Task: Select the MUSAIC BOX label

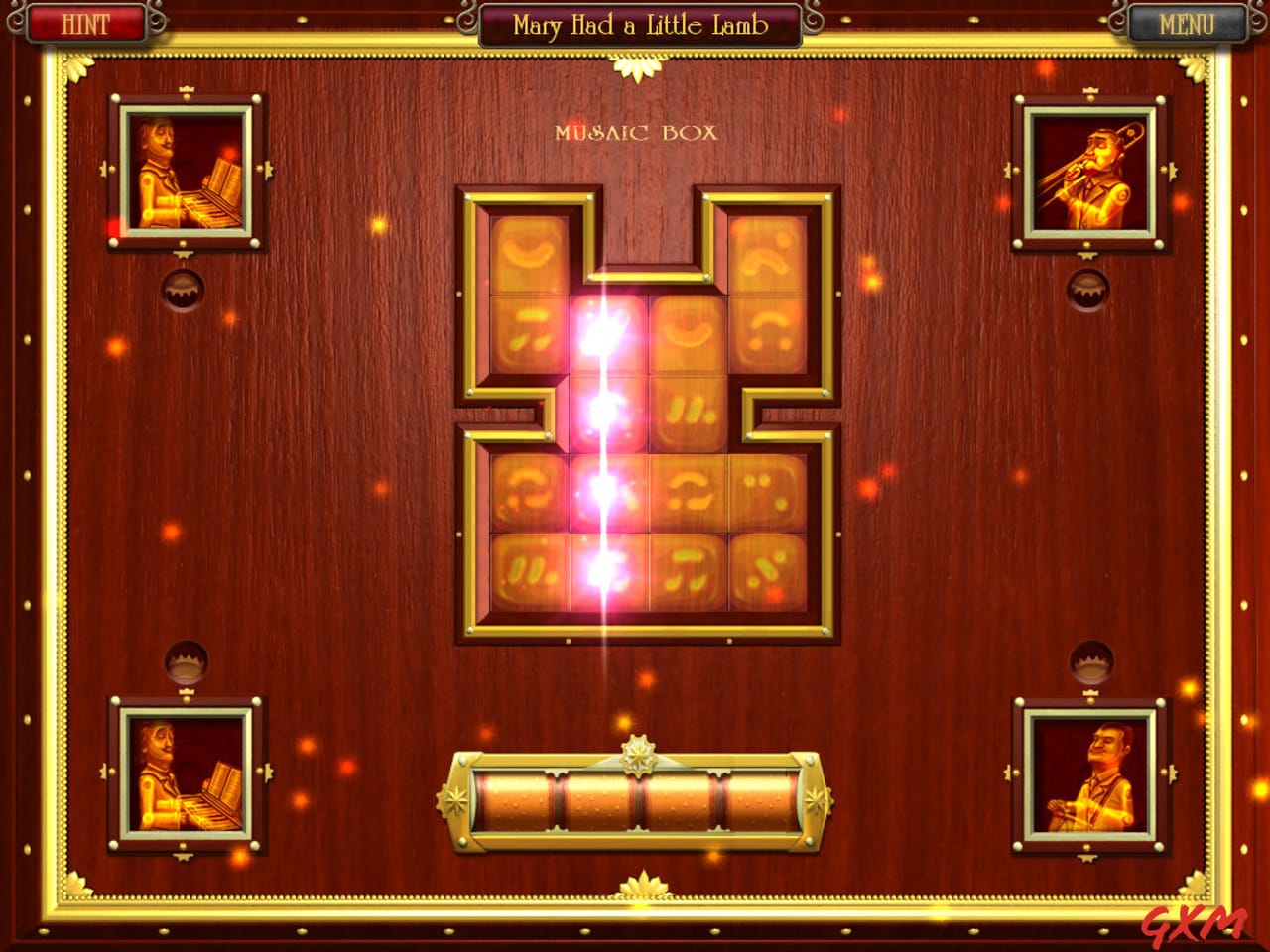Action: [635, 130]
